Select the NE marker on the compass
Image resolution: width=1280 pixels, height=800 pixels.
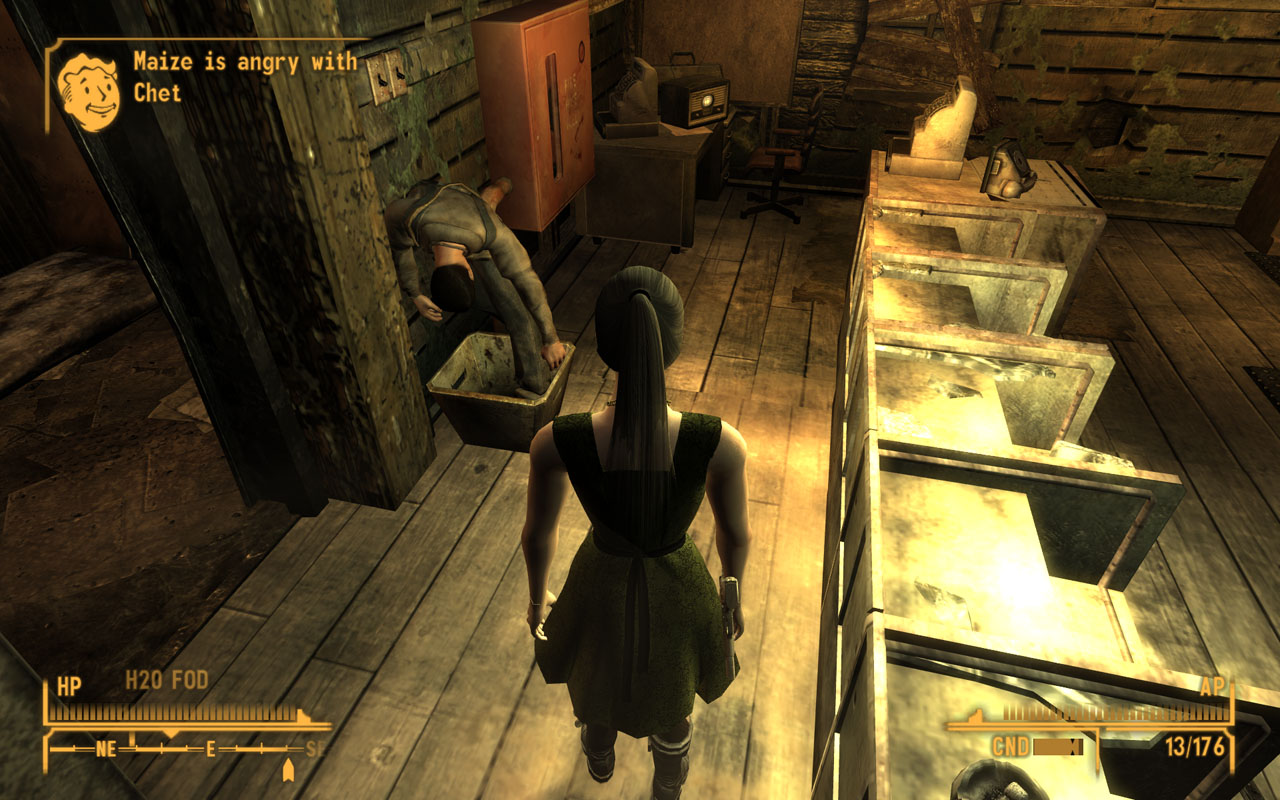(106, 748)
